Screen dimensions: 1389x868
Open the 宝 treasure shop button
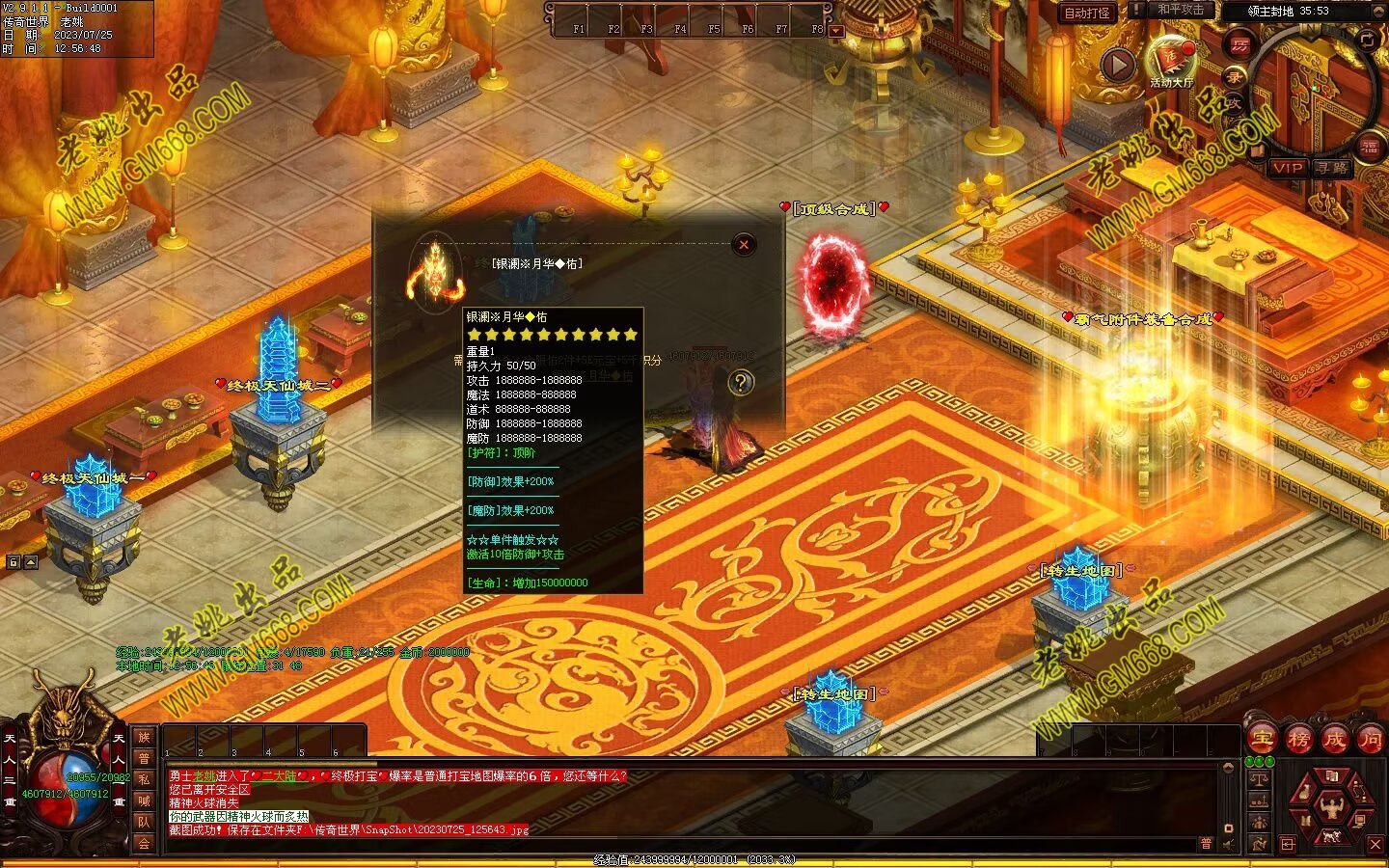click(x=1263, y=740)
